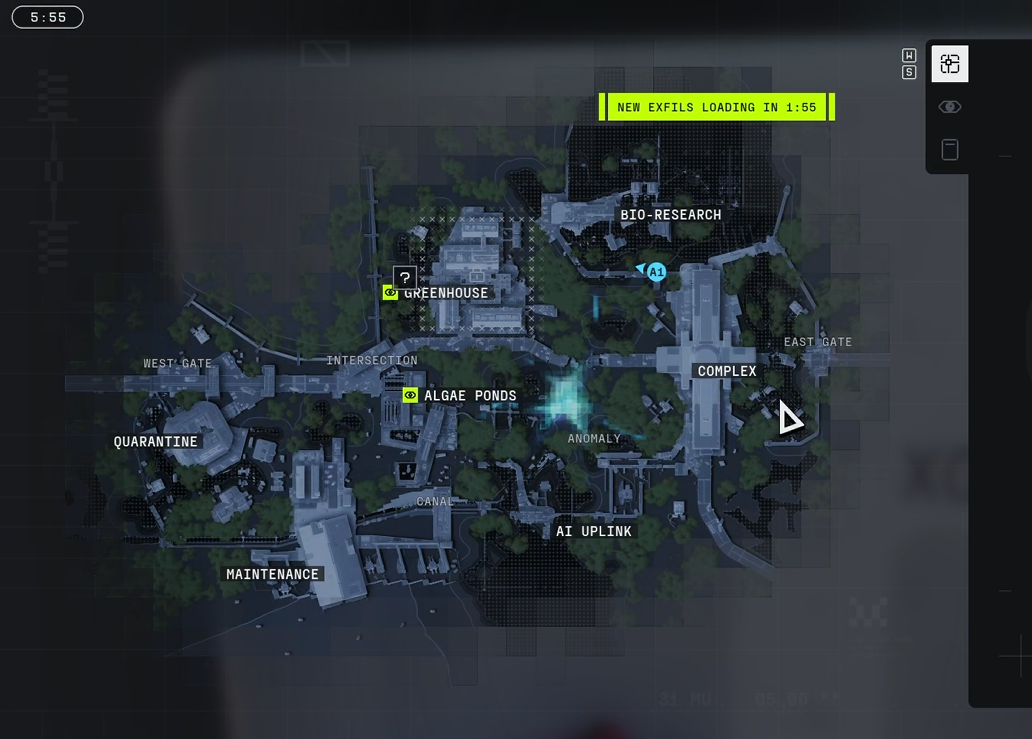This screenshot has width=1032, height=739.
Task: Choose the Maintenance location label
Action: [272, 574]
